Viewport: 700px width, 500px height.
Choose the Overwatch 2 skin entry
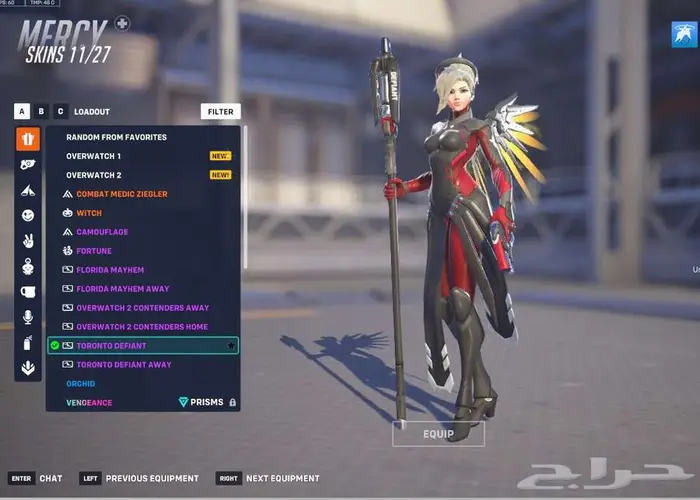pos(94,175)
